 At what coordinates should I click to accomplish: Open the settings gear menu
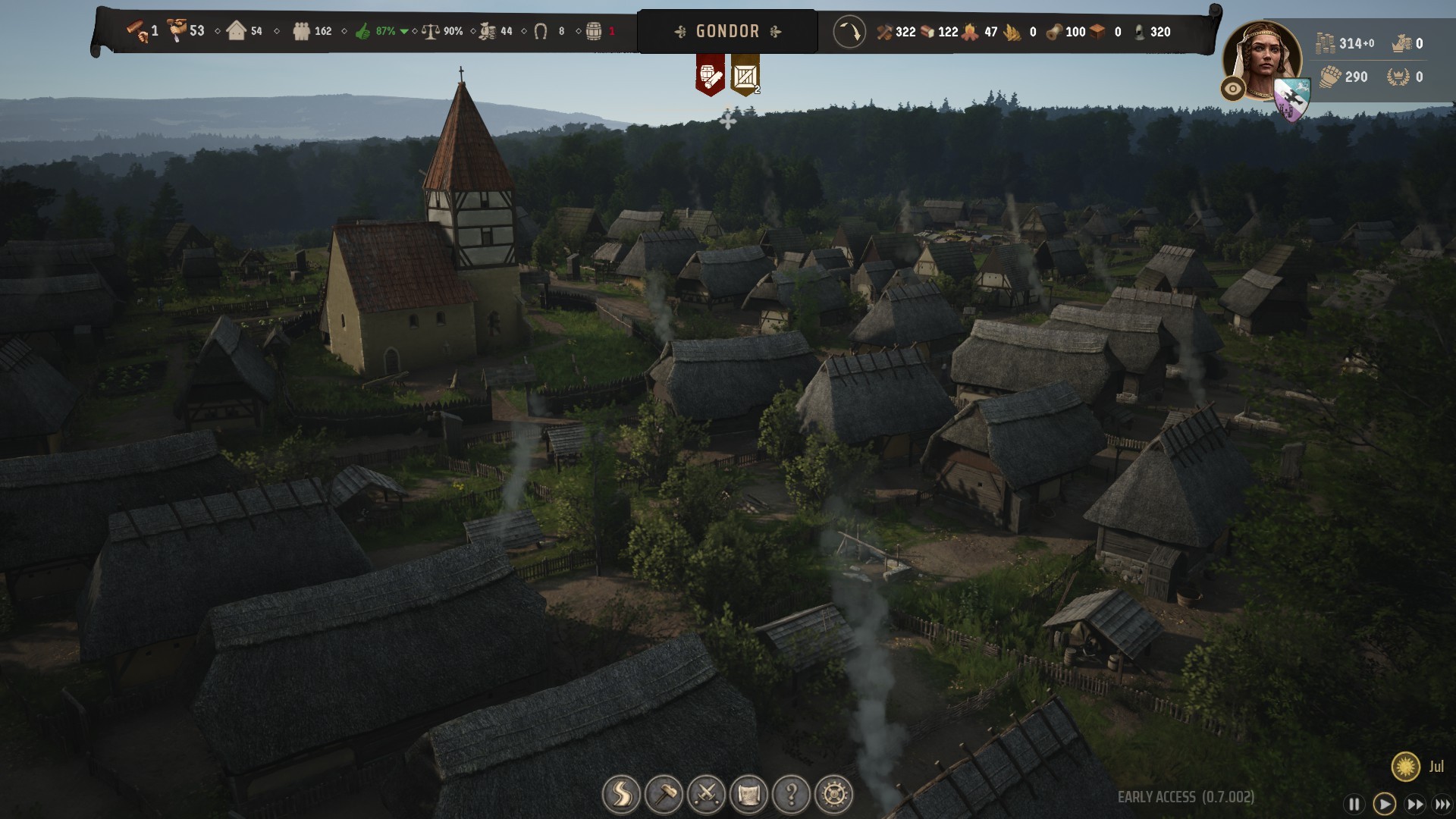833,795
